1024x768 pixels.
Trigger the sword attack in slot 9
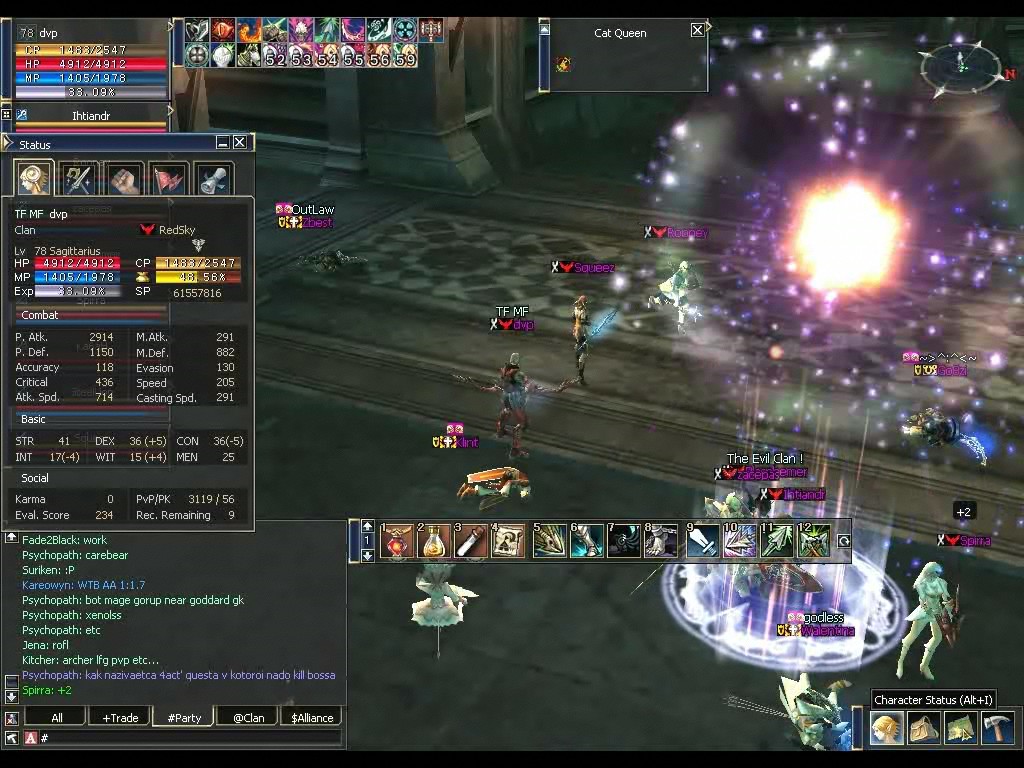pos(702,541)
